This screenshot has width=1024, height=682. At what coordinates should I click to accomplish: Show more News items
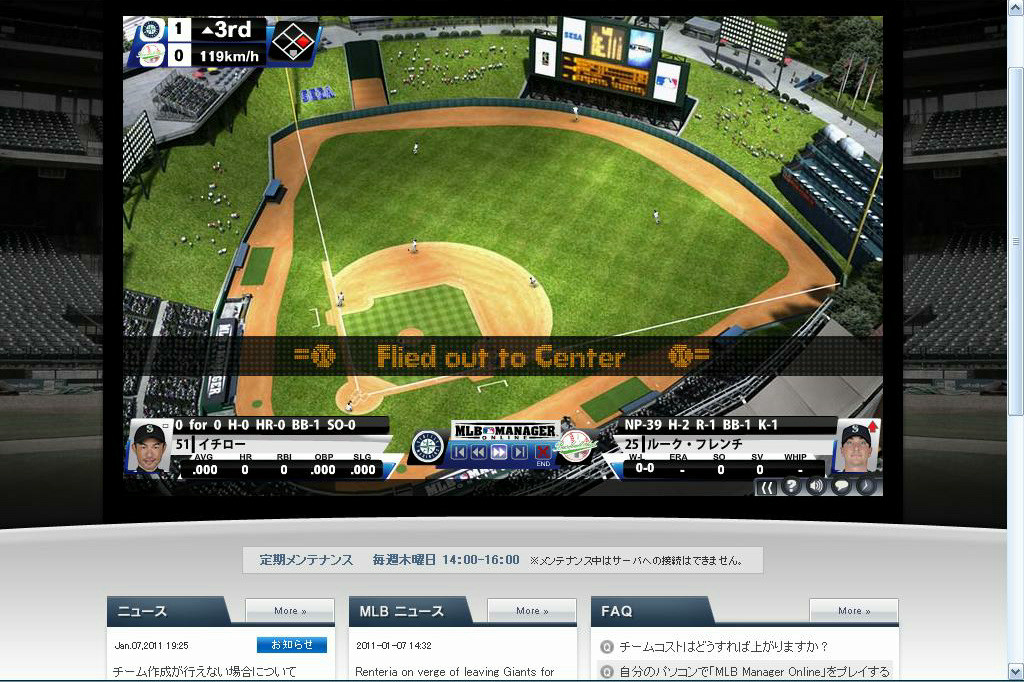tap(290, 611)
